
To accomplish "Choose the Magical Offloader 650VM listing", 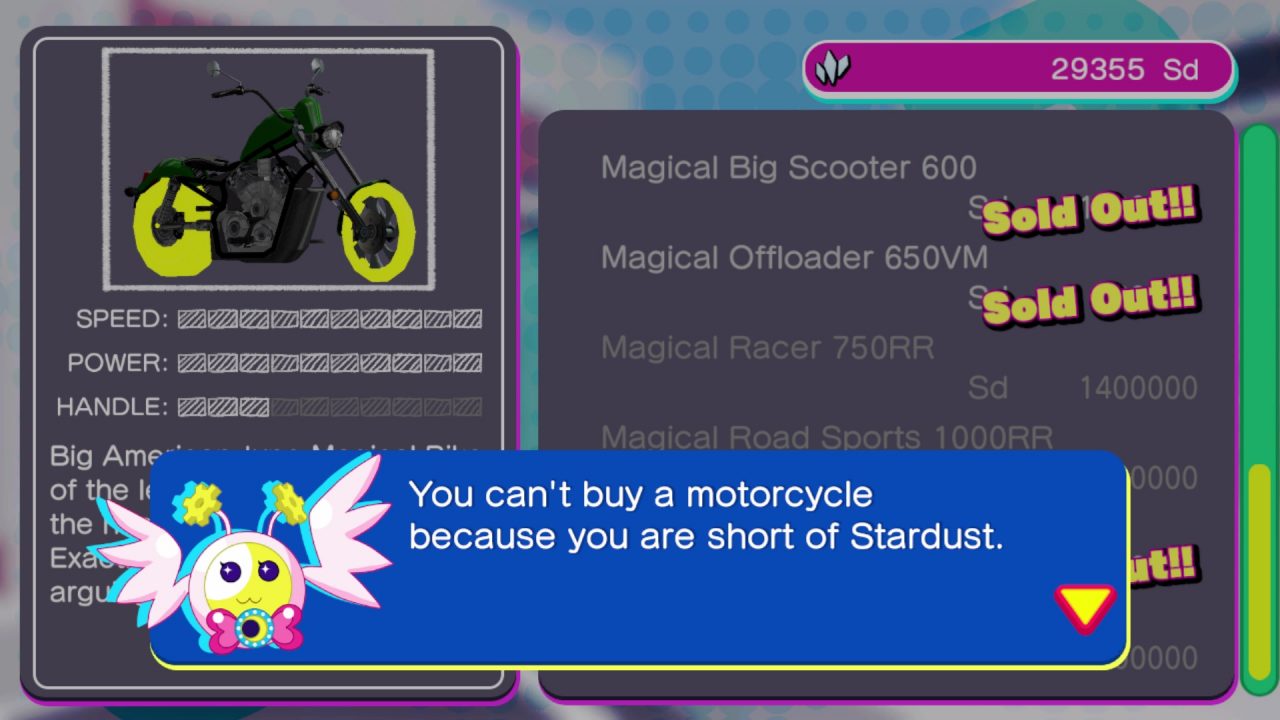I will pyautogui.click(x=794, y=258).
